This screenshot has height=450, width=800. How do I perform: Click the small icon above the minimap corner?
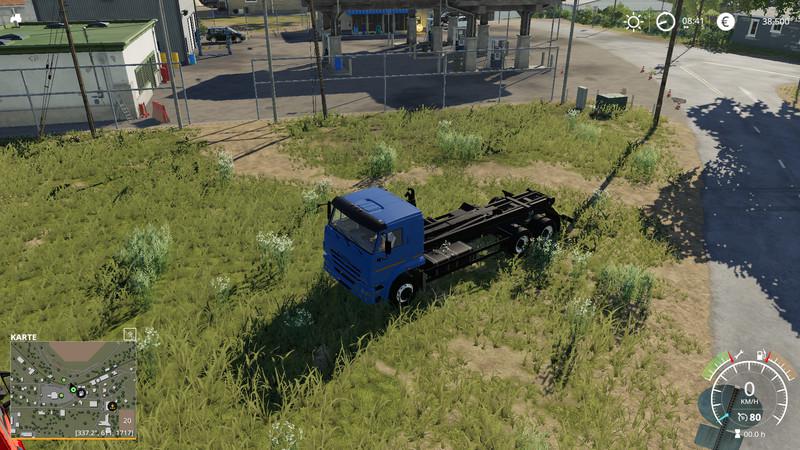(129, 333)
